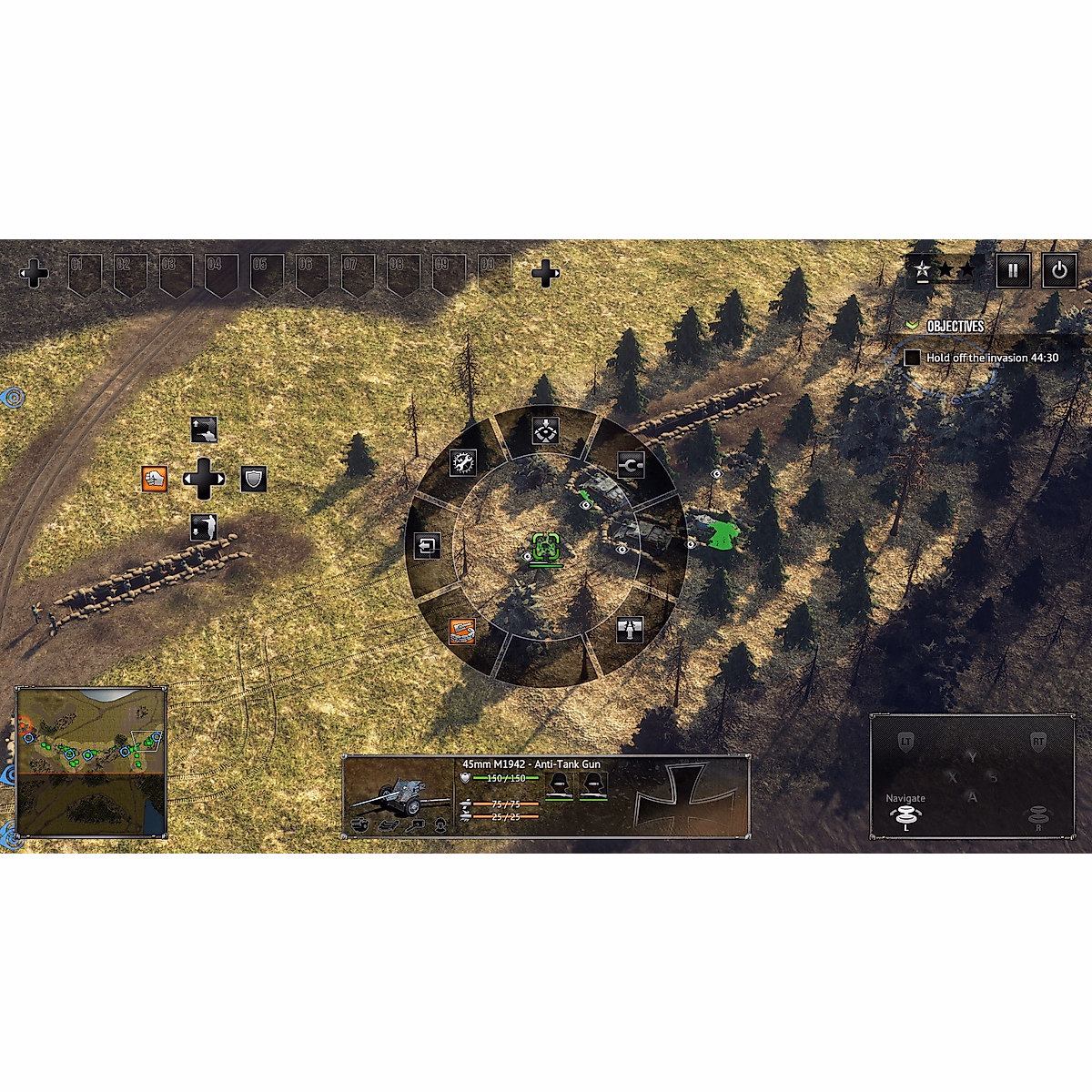Click the 45mm M1942 anti-tank gun portrait
This screenshot has width=1092, height=1092.
399,796
